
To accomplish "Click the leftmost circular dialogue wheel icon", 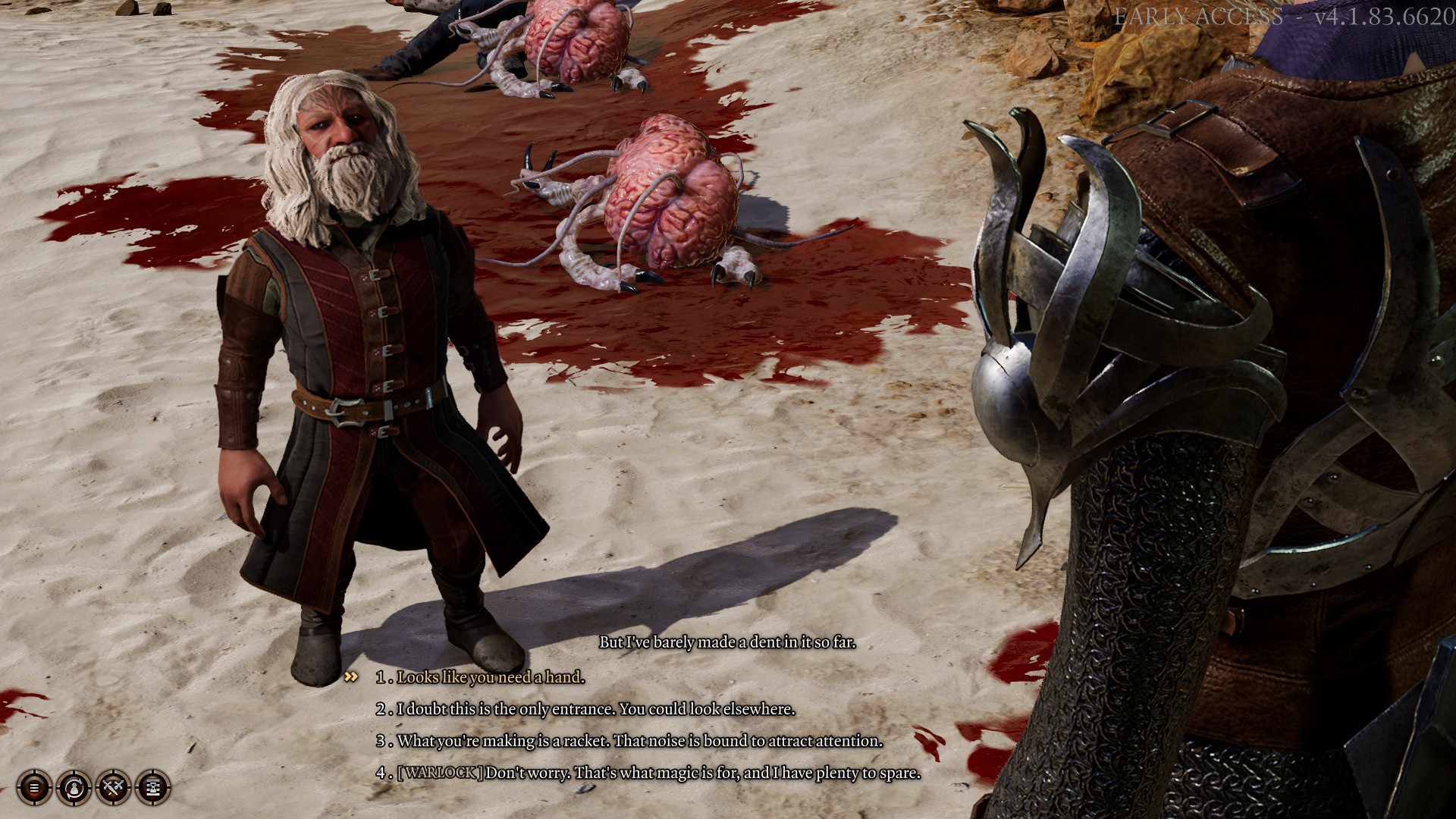I will click(x=36, y=788).
